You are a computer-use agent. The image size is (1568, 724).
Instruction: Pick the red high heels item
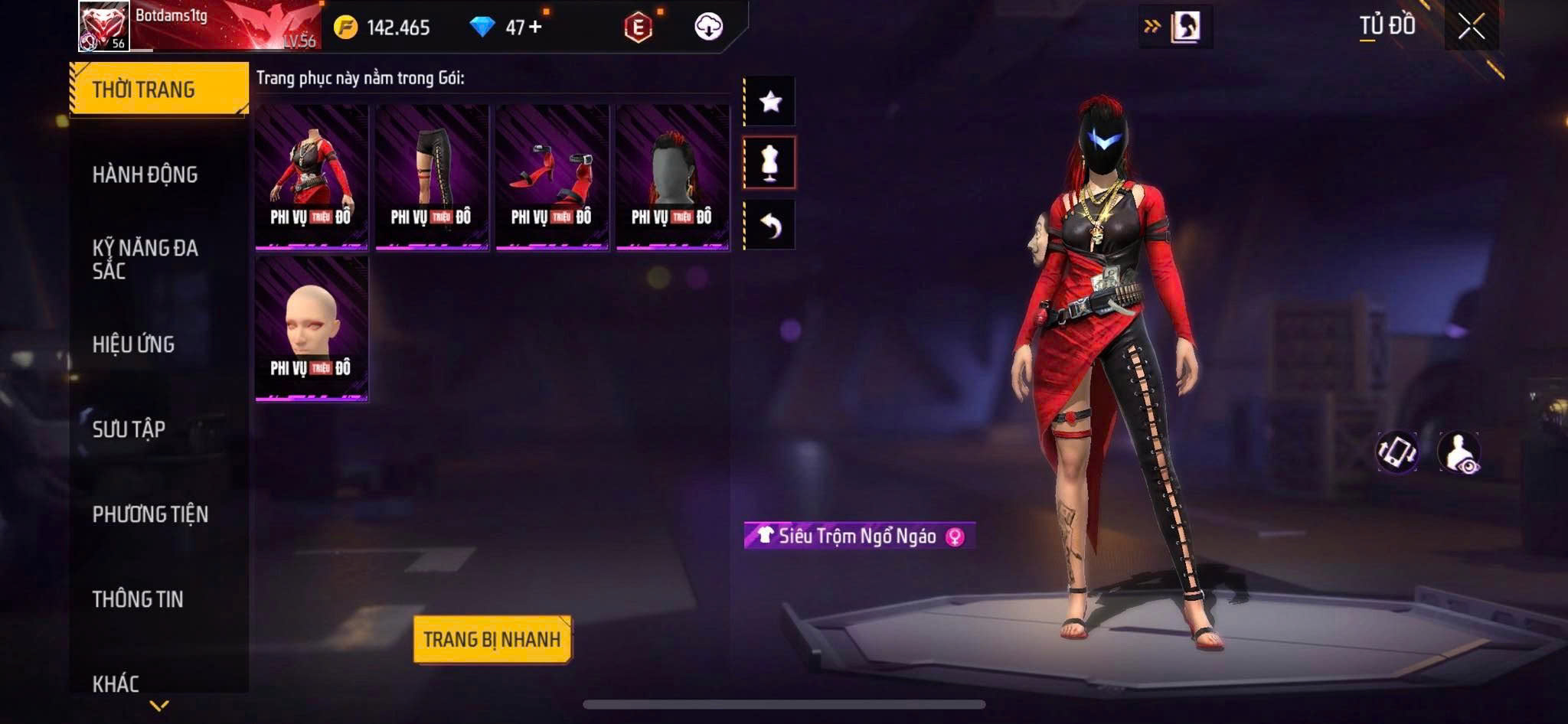pyautogui.click(x=552, y=177)
